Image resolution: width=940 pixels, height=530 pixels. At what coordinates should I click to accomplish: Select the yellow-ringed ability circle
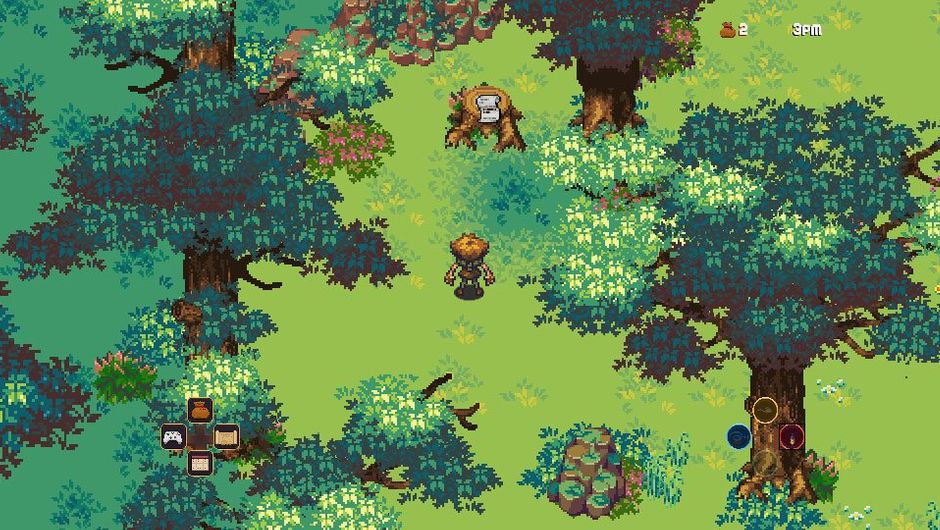pyautogui.click(x=765, y=409)
